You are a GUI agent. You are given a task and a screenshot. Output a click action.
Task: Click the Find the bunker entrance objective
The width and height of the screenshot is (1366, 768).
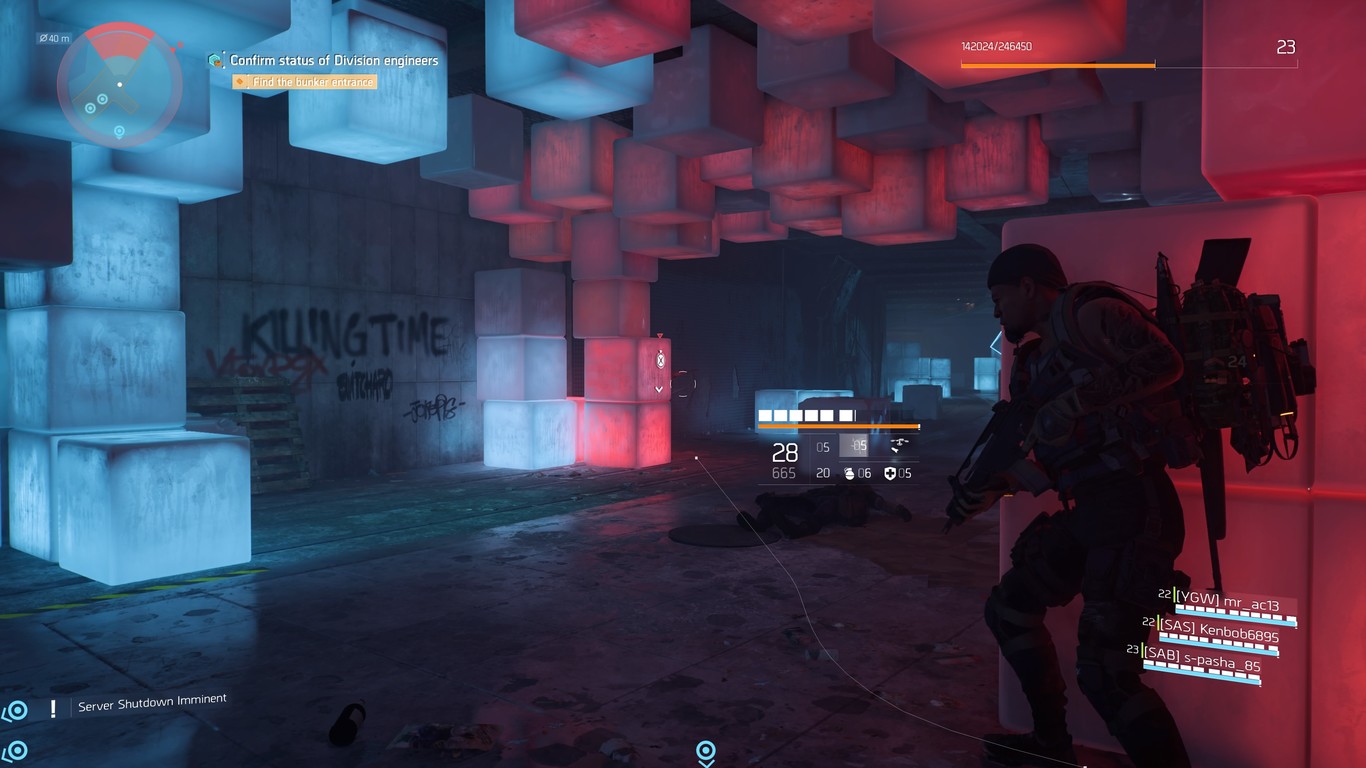click(x=312, y=82)
